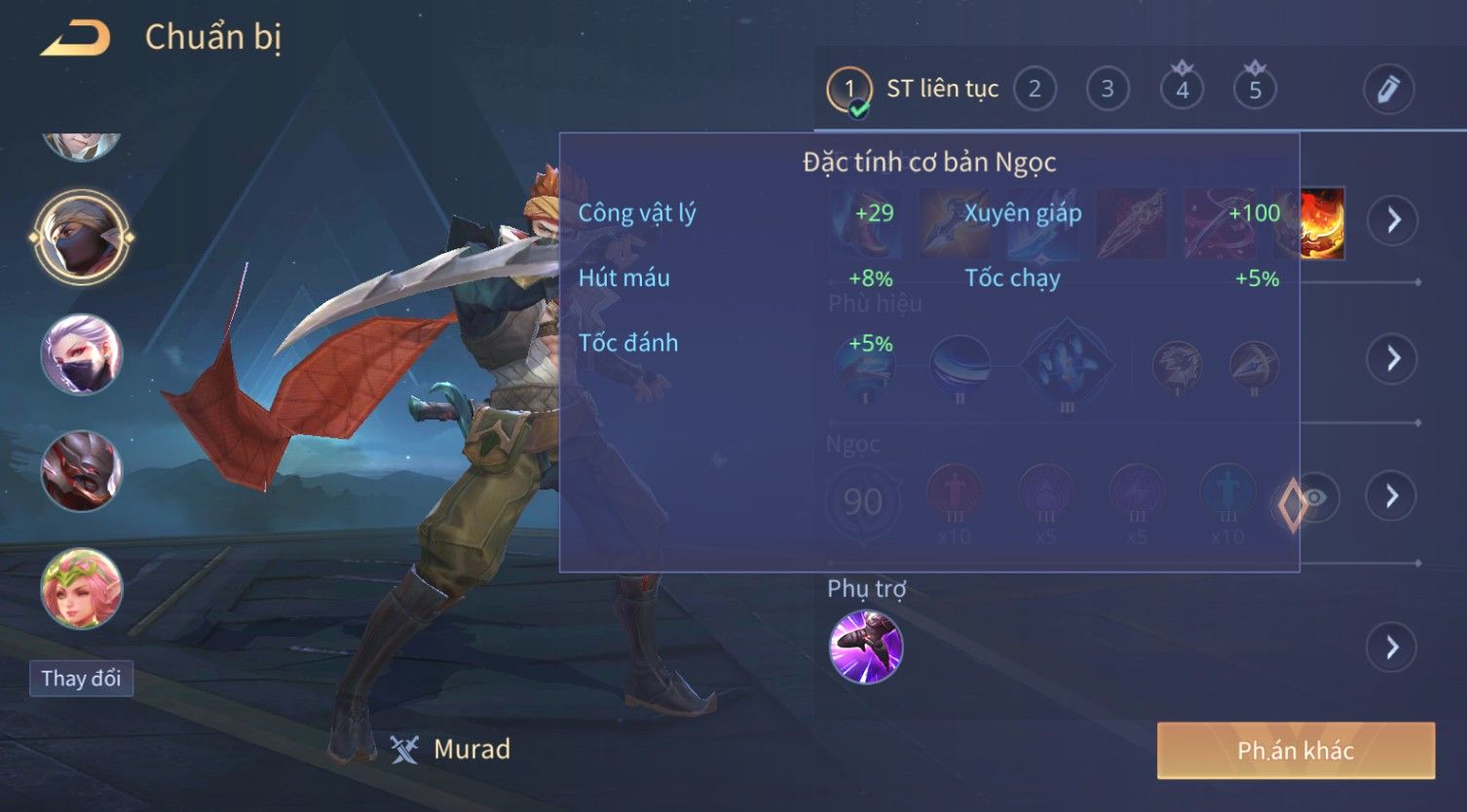This screenshot has height=812, width=1467.
Task: Choose the dark red armored hero portrait
Action: (82, 471)
